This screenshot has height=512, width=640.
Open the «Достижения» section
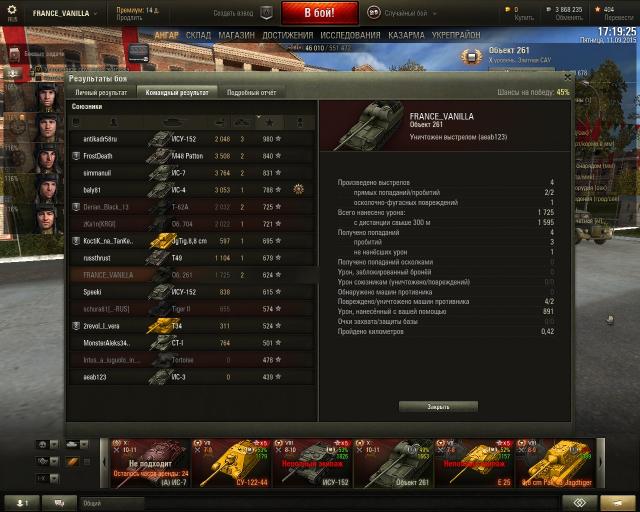point(287,35)
